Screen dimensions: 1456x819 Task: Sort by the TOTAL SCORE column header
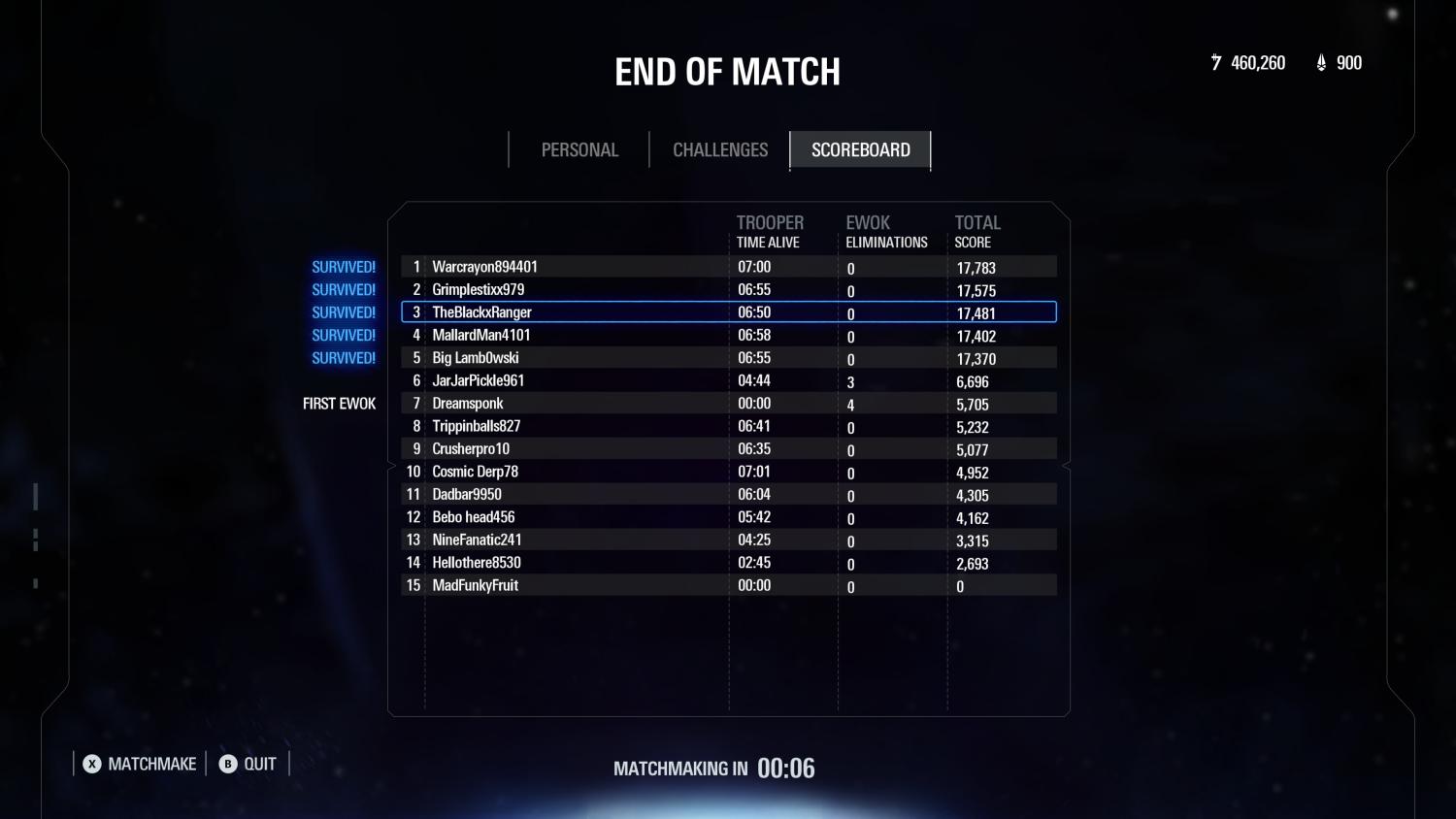coord(976,231)
